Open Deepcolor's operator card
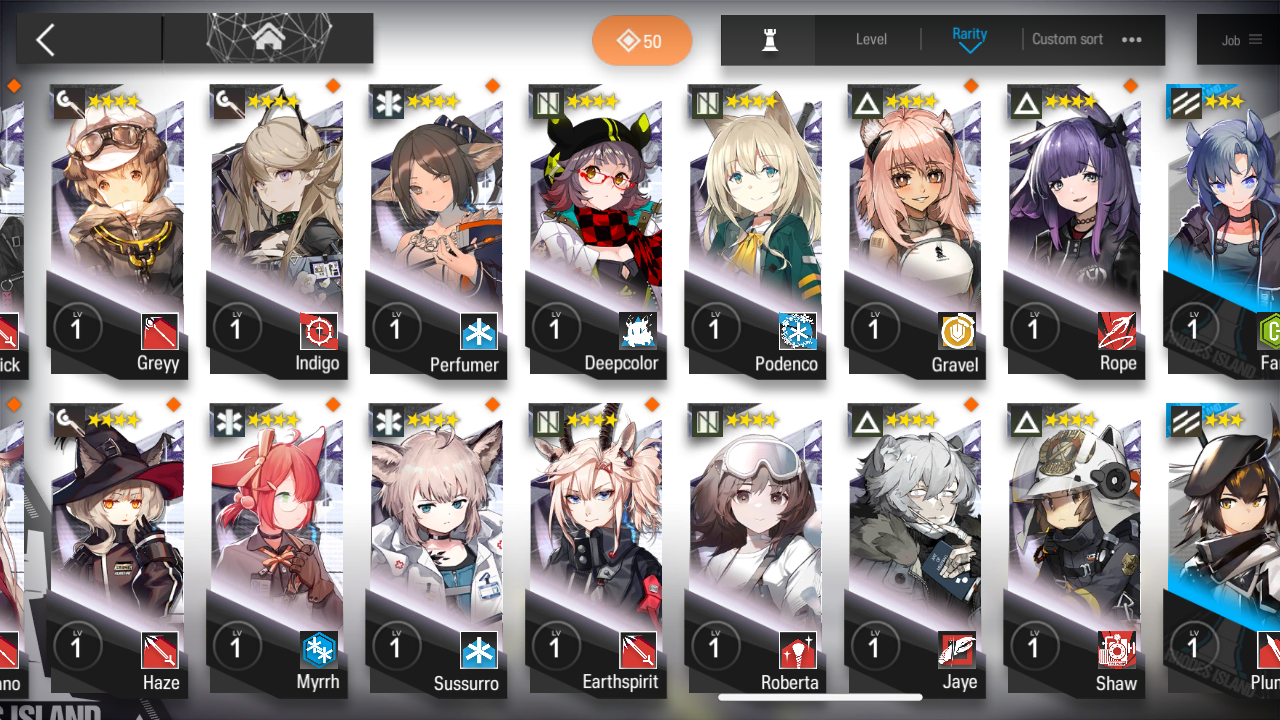 596,230
